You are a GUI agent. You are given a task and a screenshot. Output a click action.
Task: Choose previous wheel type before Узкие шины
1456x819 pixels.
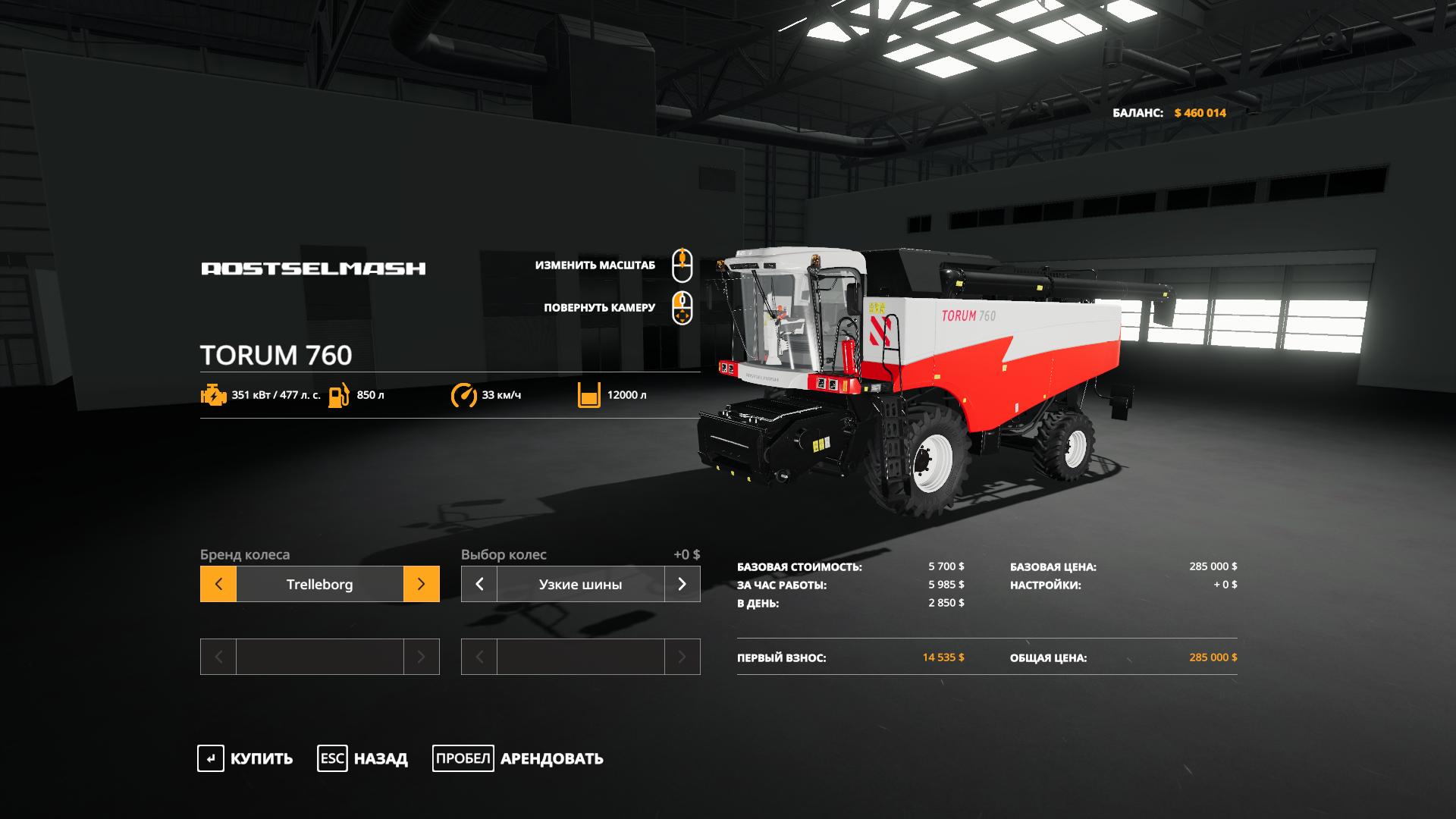(479, 584)
